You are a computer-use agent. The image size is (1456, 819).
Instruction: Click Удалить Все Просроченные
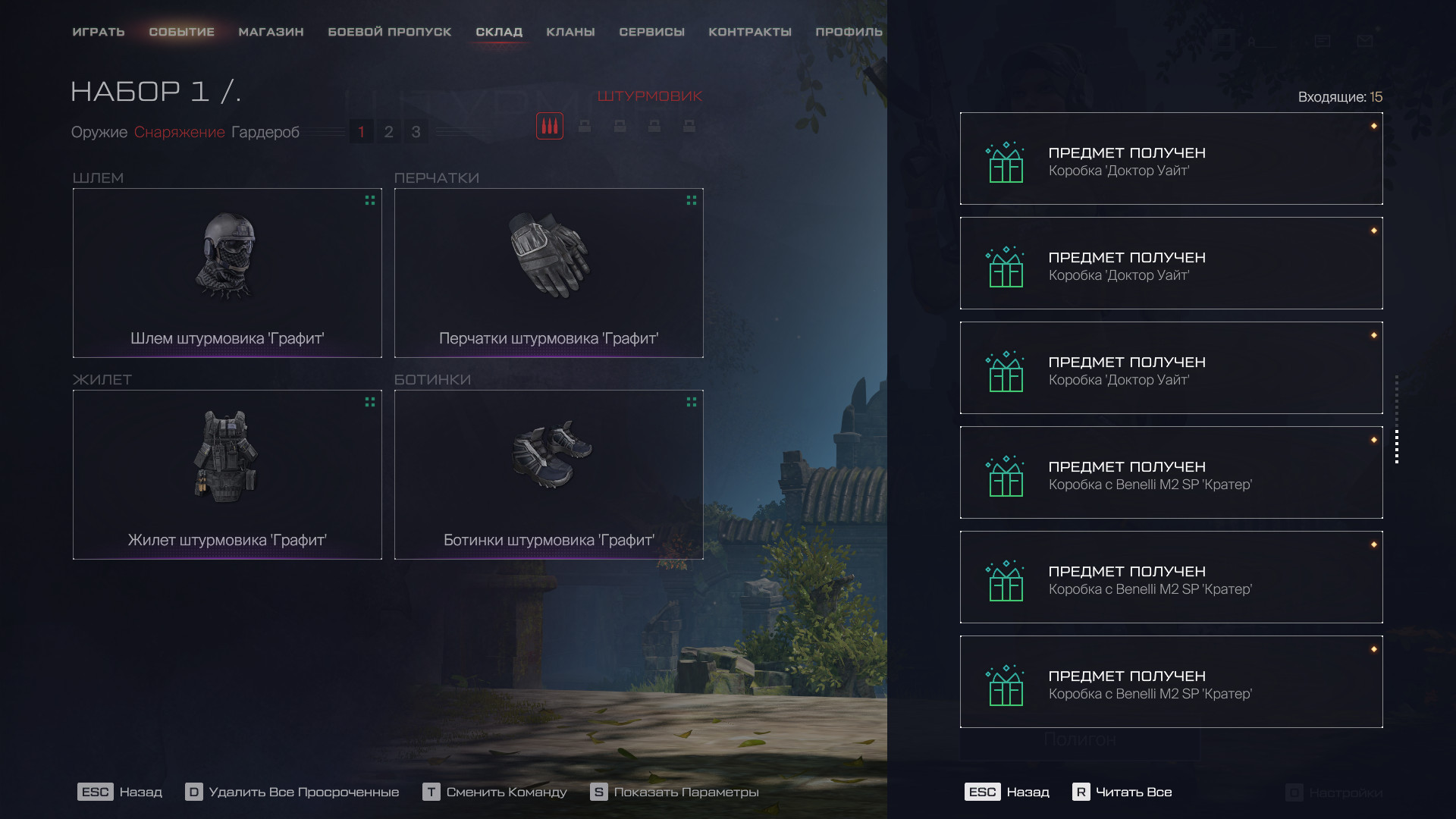point(293,792)
